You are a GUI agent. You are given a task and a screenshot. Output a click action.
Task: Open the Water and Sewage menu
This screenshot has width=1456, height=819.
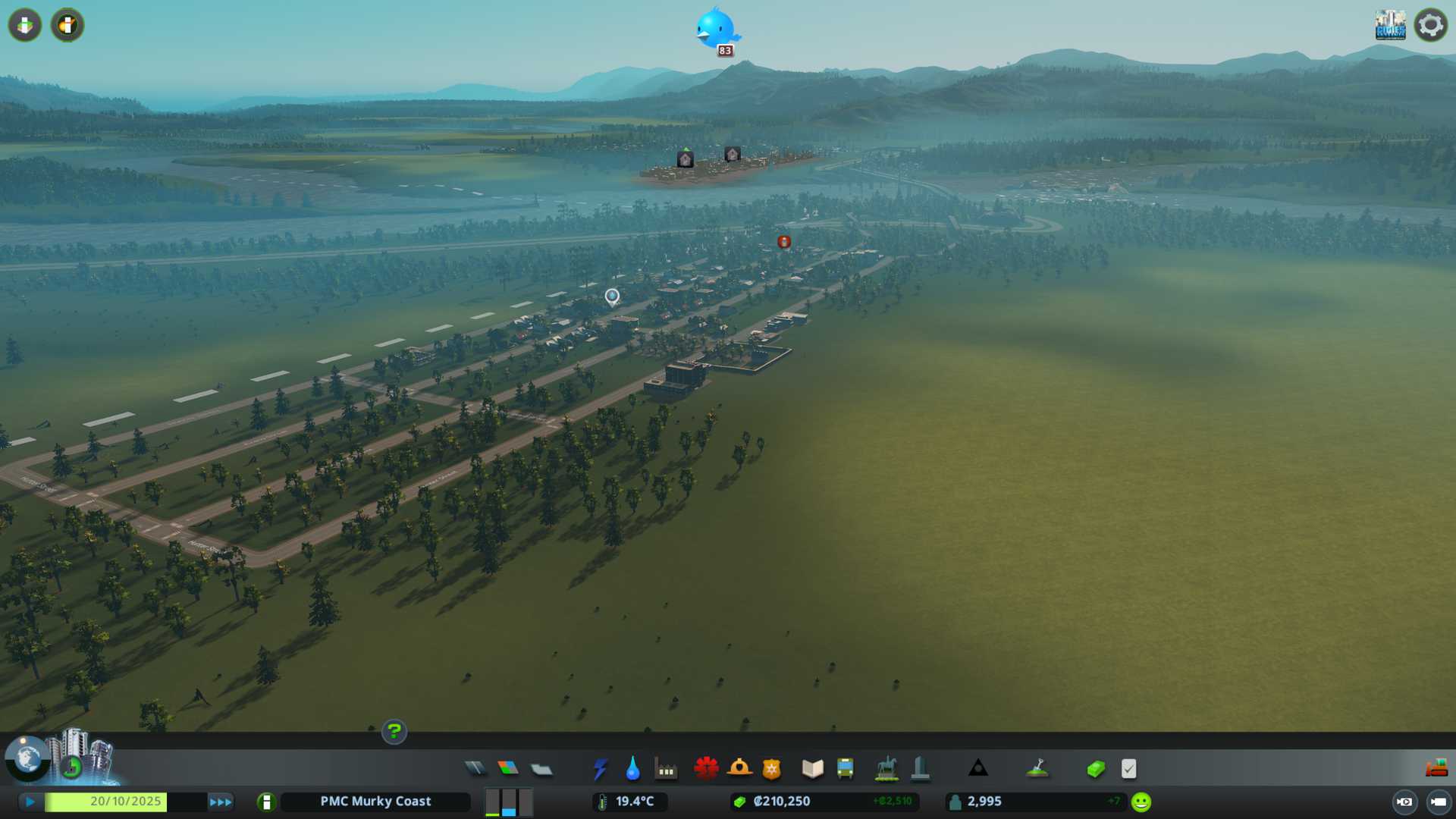point(632,769)
